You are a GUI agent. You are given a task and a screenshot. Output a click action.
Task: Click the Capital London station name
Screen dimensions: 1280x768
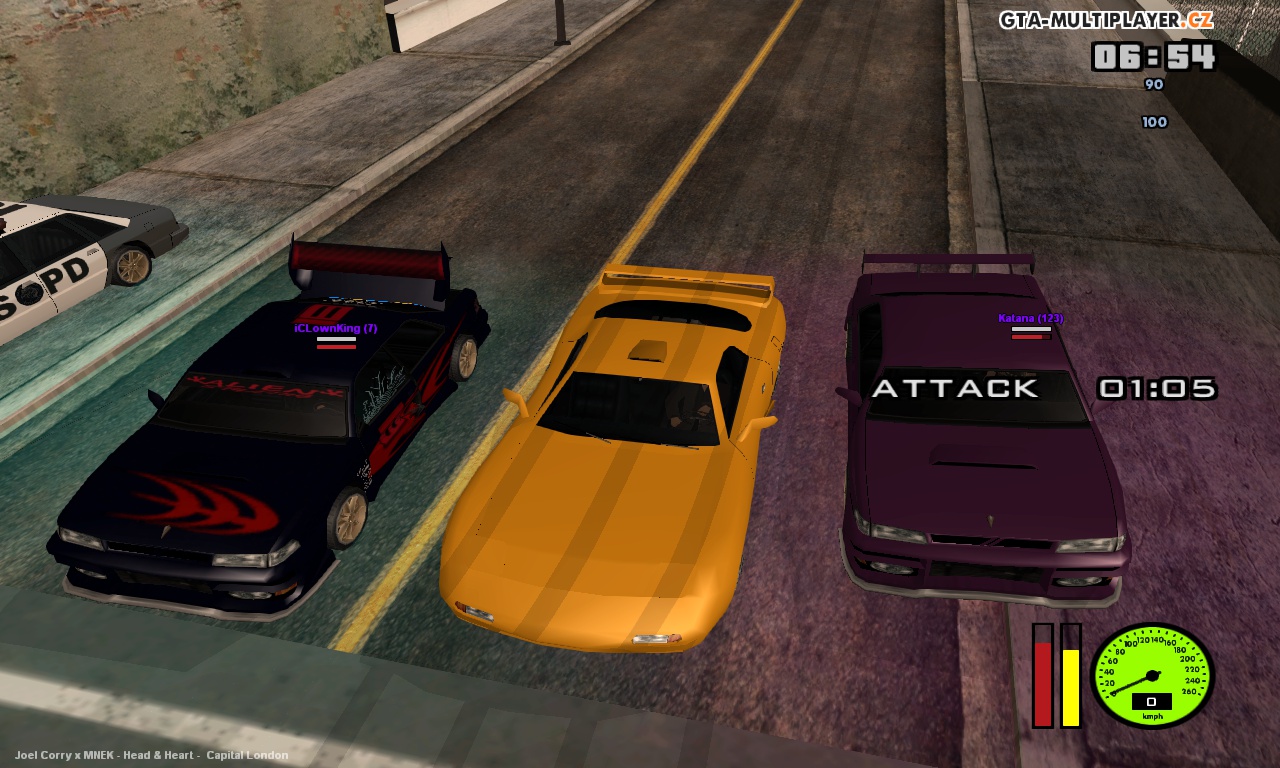coord(245,755)
